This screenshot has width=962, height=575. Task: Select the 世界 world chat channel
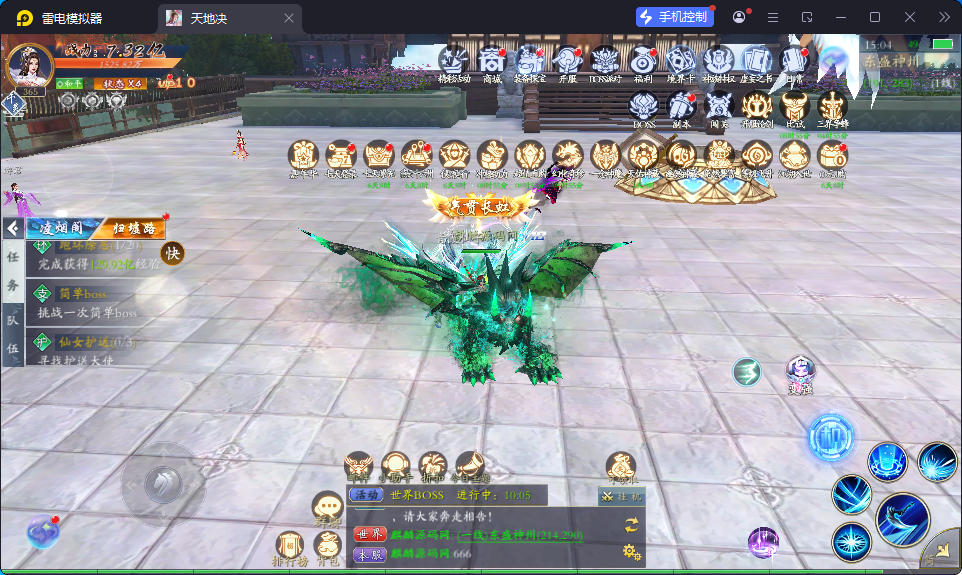click(369, 534)
